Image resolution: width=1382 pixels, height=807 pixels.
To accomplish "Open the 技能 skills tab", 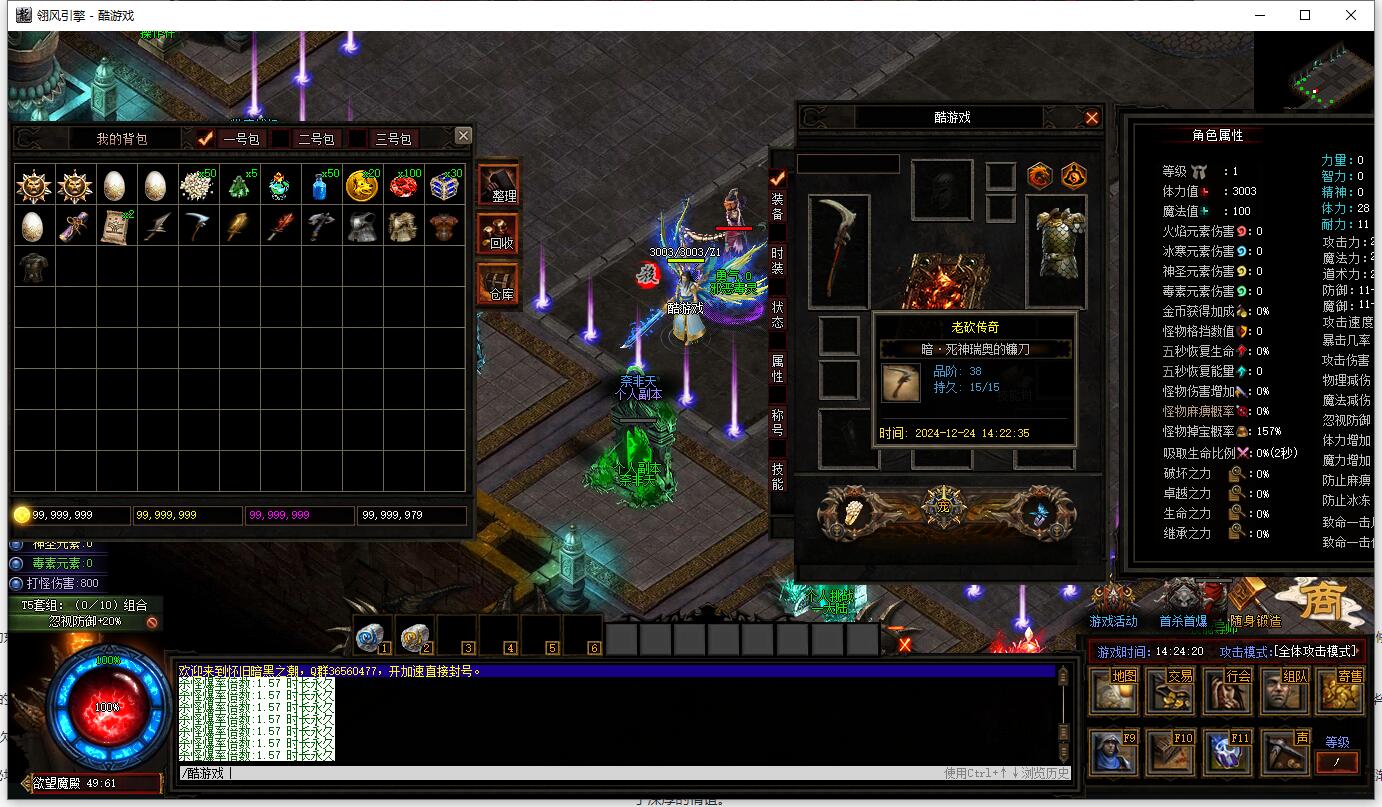I will (777, 476).
